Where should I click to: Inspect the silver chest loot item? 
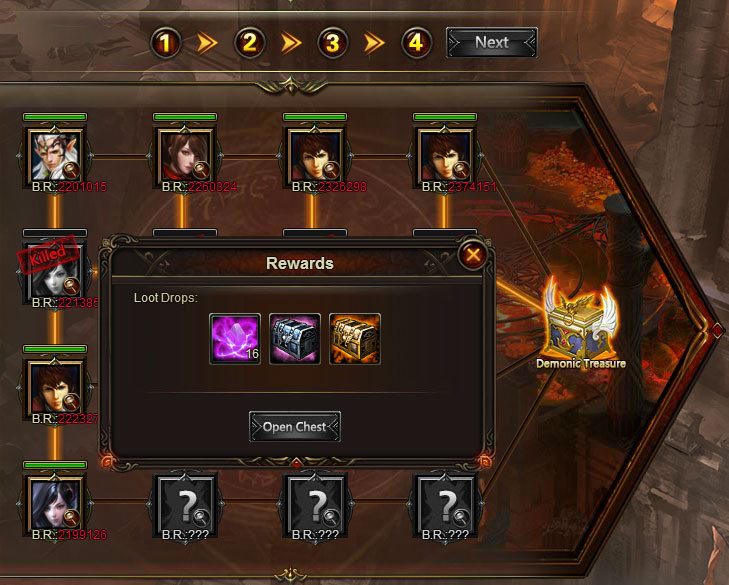pos(295,339)
